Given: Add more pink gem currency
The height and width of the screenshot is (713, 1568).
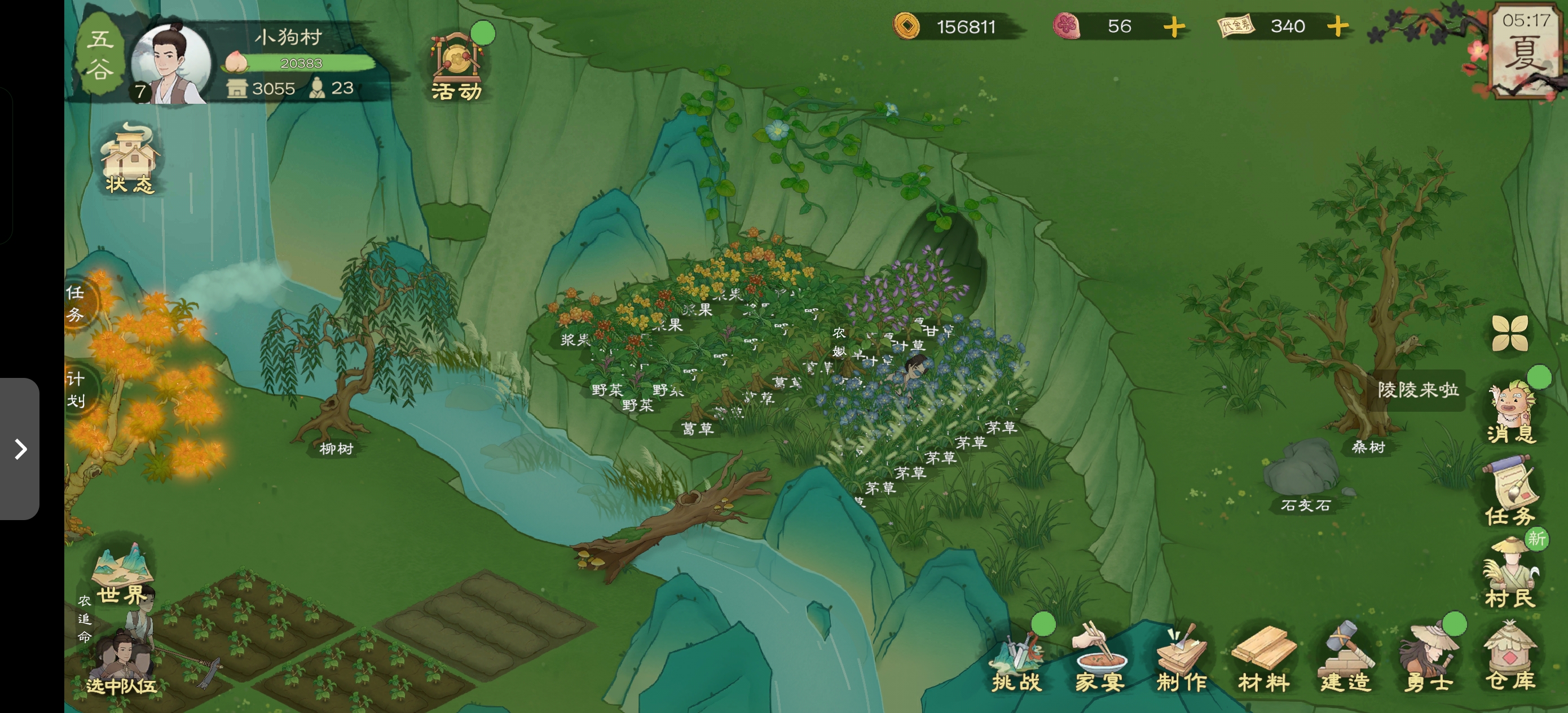Looking at the screenshot, I should click(x=1174, y=27).
